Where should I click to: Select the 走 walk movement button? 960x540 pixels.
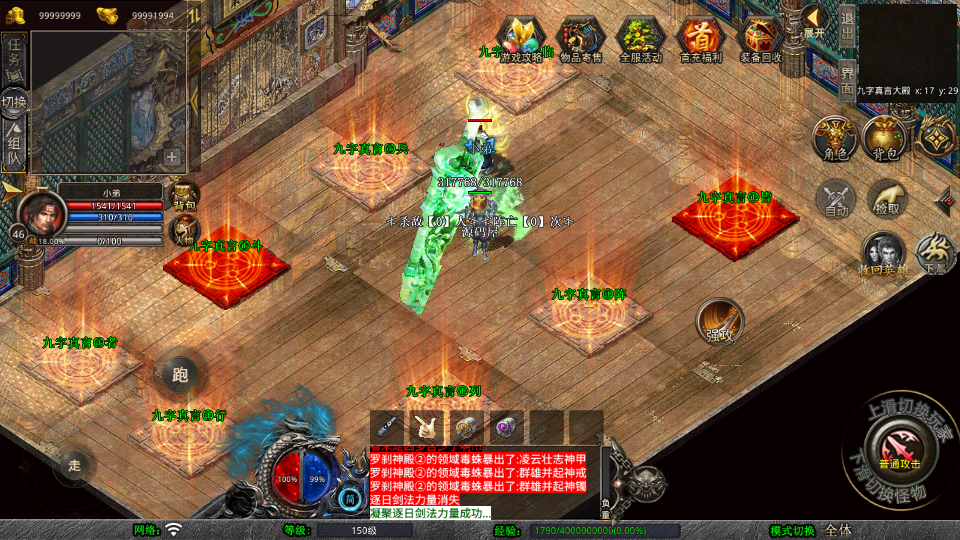pyautogui.click(x=74, y=464)
